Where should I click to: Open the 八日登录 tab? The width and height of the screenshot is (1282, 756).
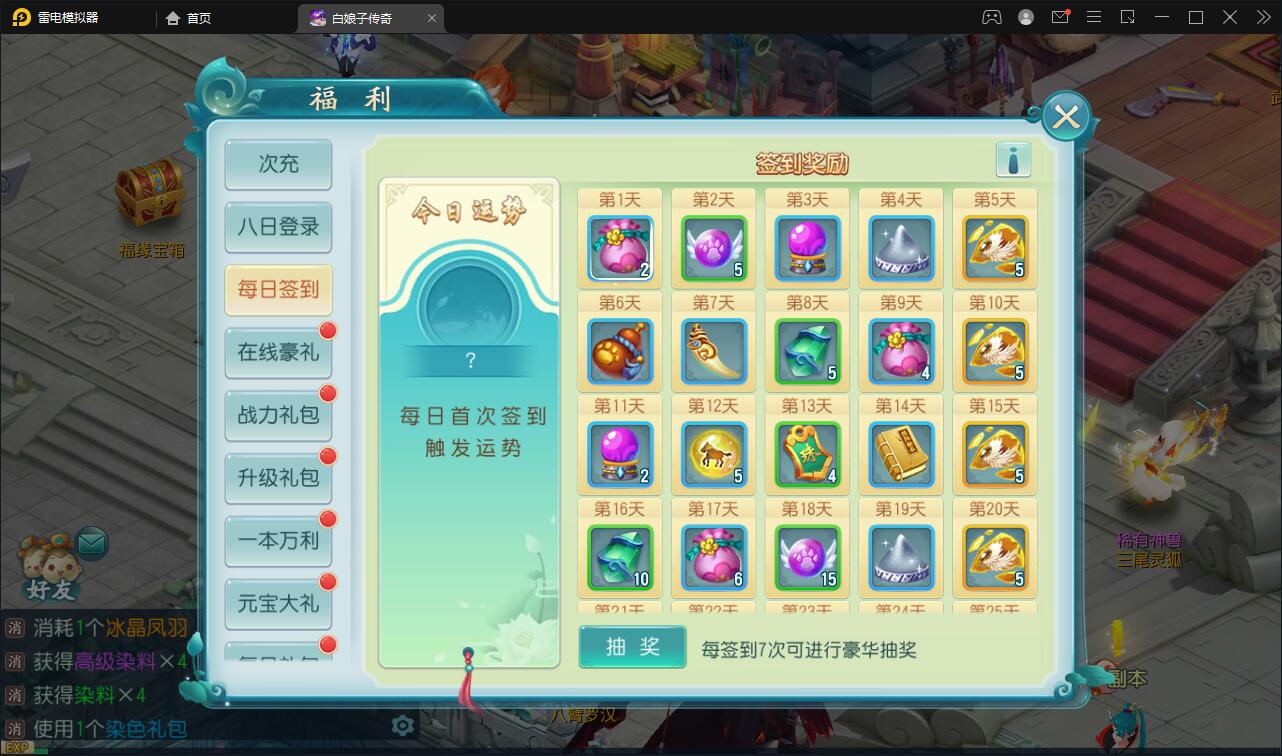(278, 228)
